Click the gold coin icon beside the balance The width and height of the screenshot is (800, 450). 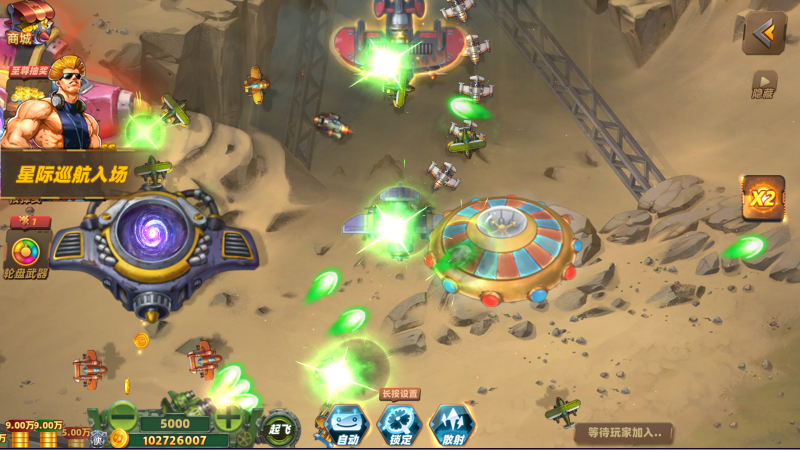120,439
